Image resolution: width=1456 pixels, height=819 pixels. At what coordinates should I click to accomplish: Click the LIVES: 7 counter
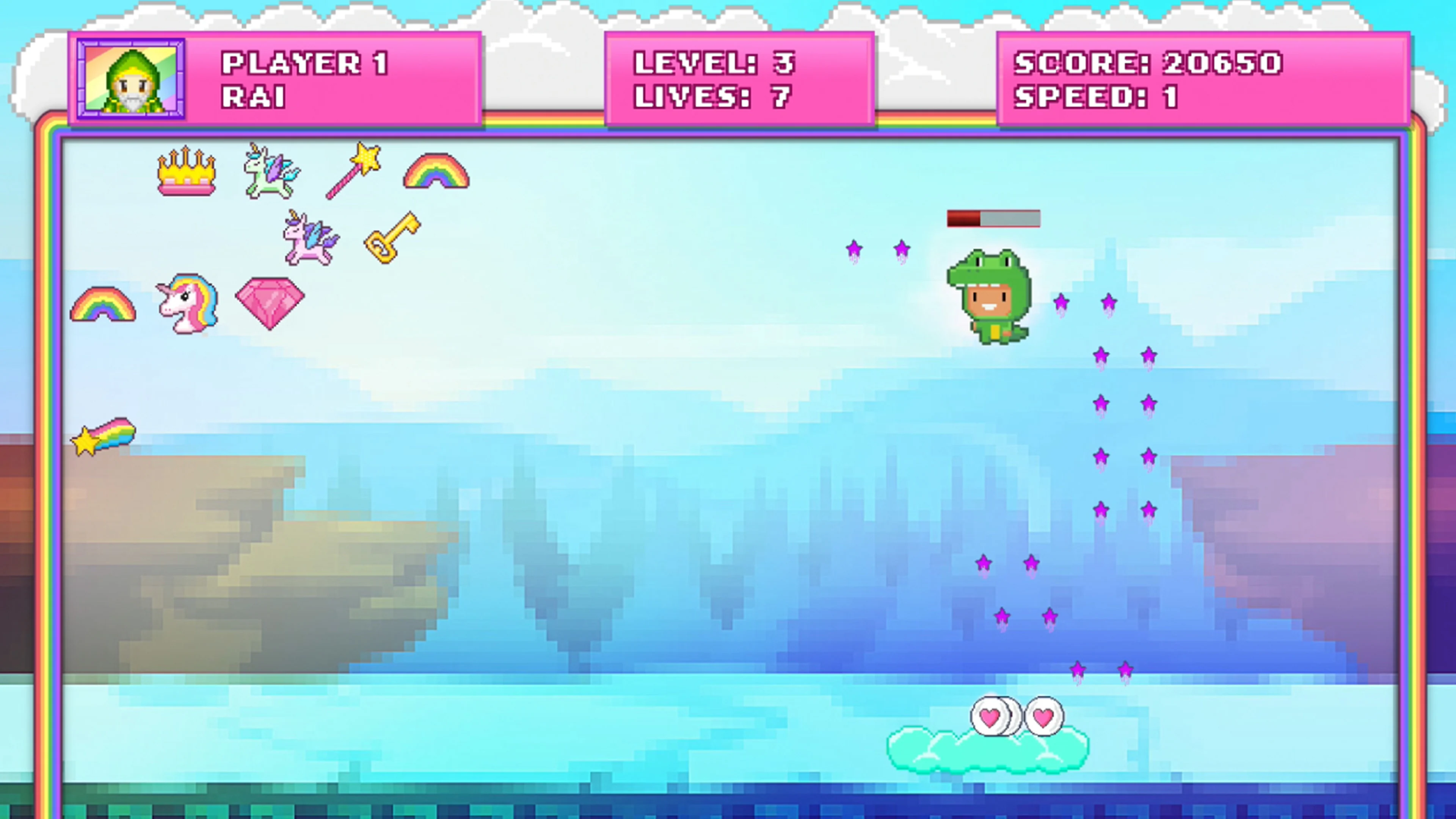(x=712, y=96)
